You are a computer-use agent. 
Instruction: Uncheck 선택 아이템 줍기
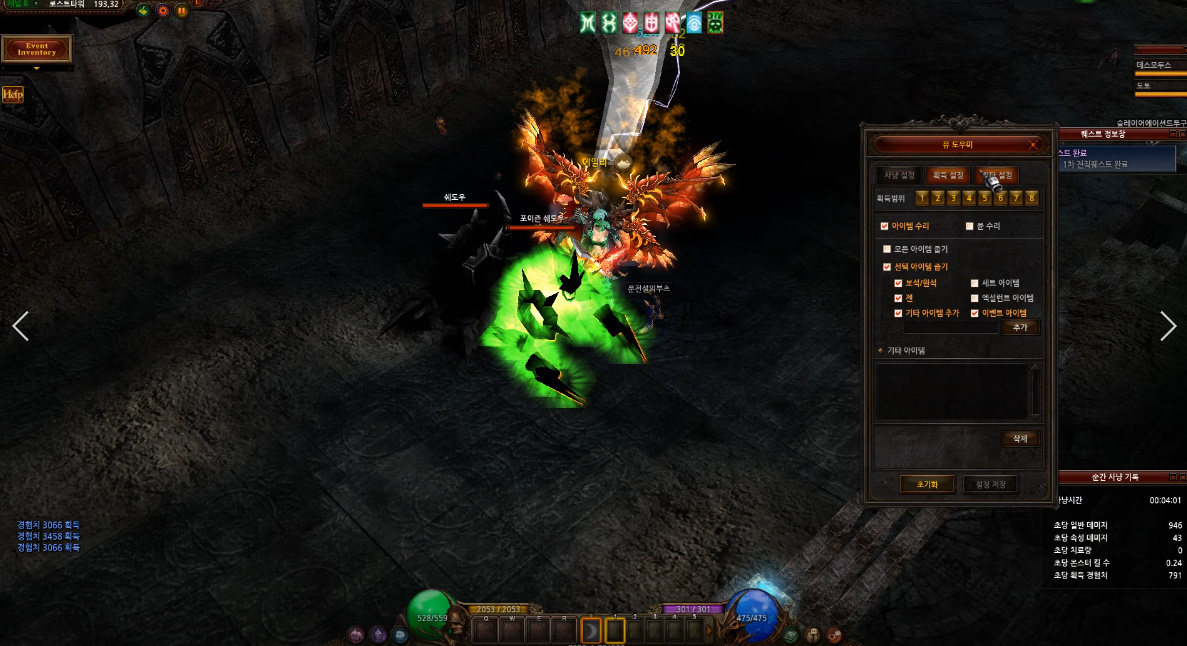click(x=887, y=267)
